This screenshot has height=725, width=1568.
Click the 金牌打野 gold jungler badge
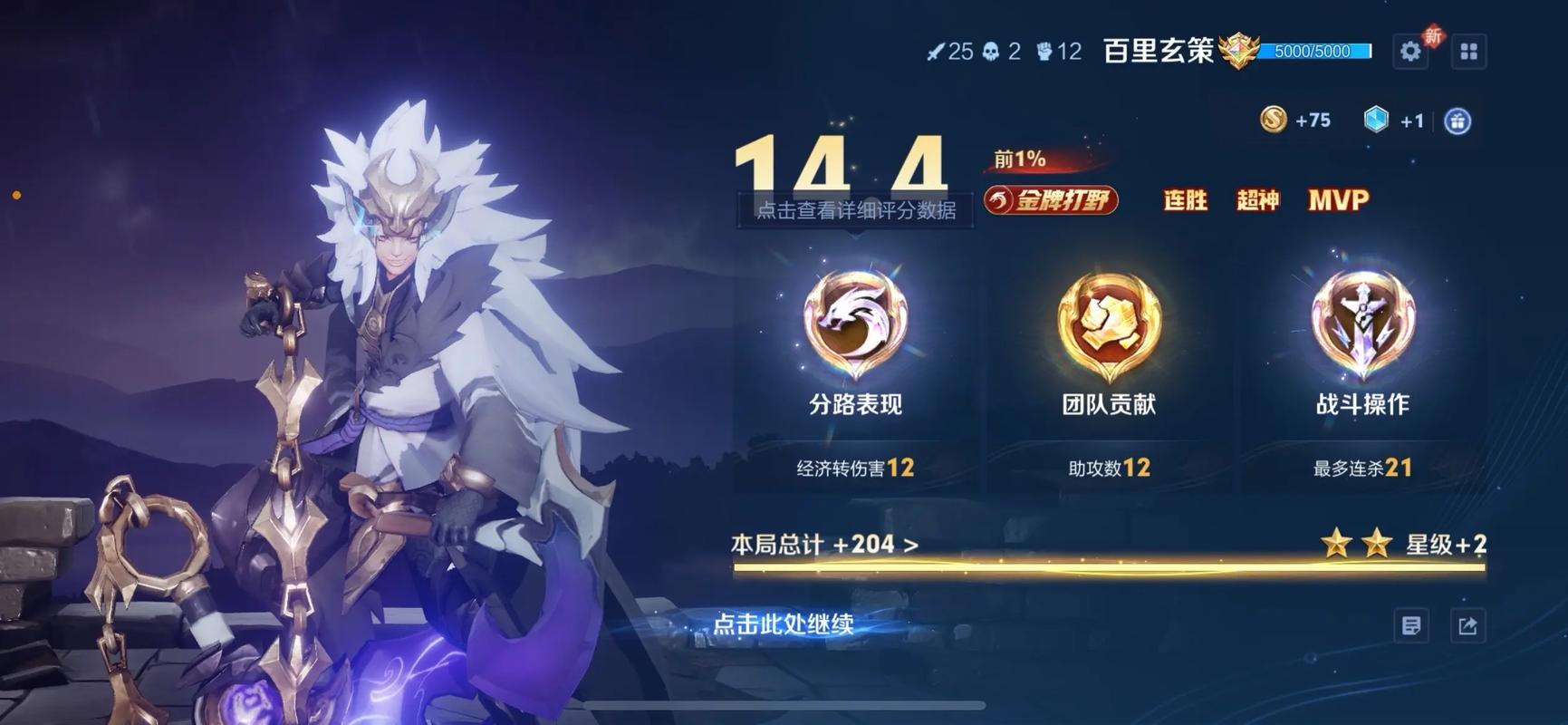coord(1051,200)
